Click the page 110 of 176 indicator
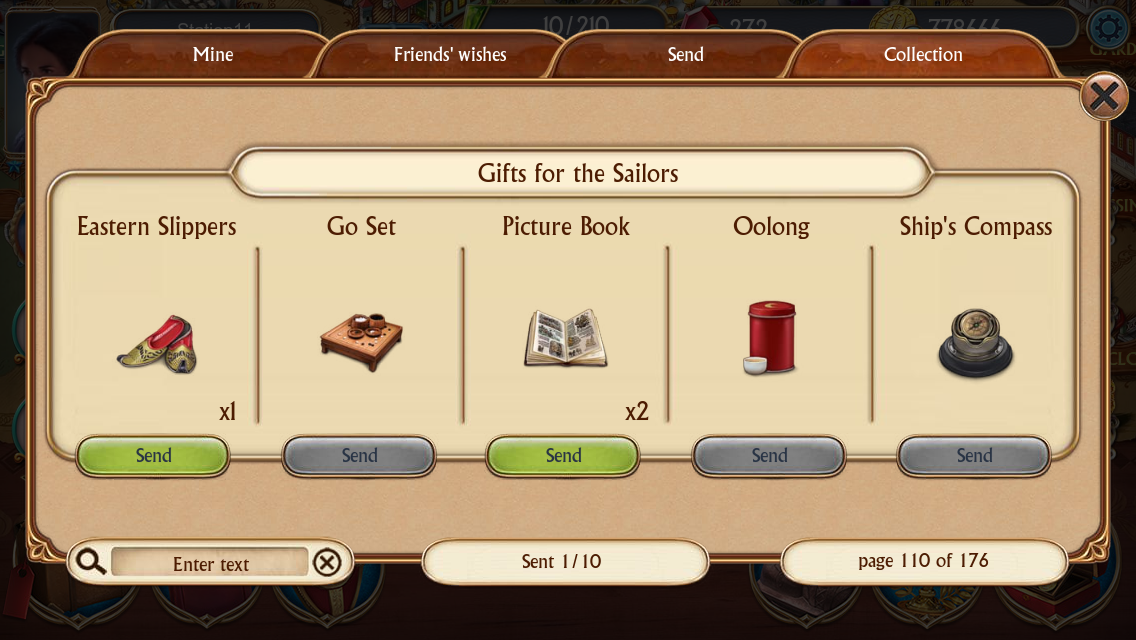Screen dimensions: 1136x640 click(923, 561)
